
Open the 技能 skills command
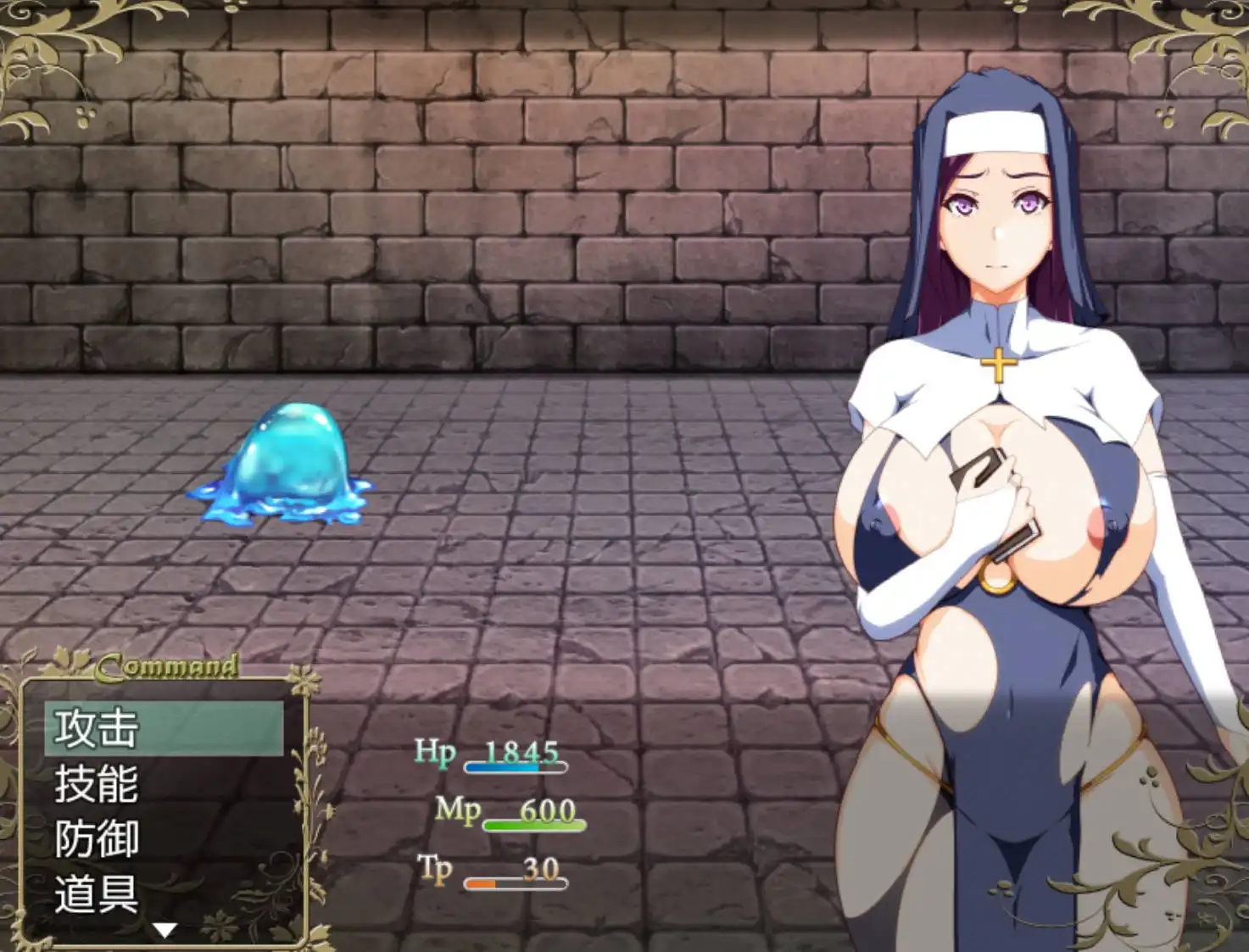[x=163, y=784]
